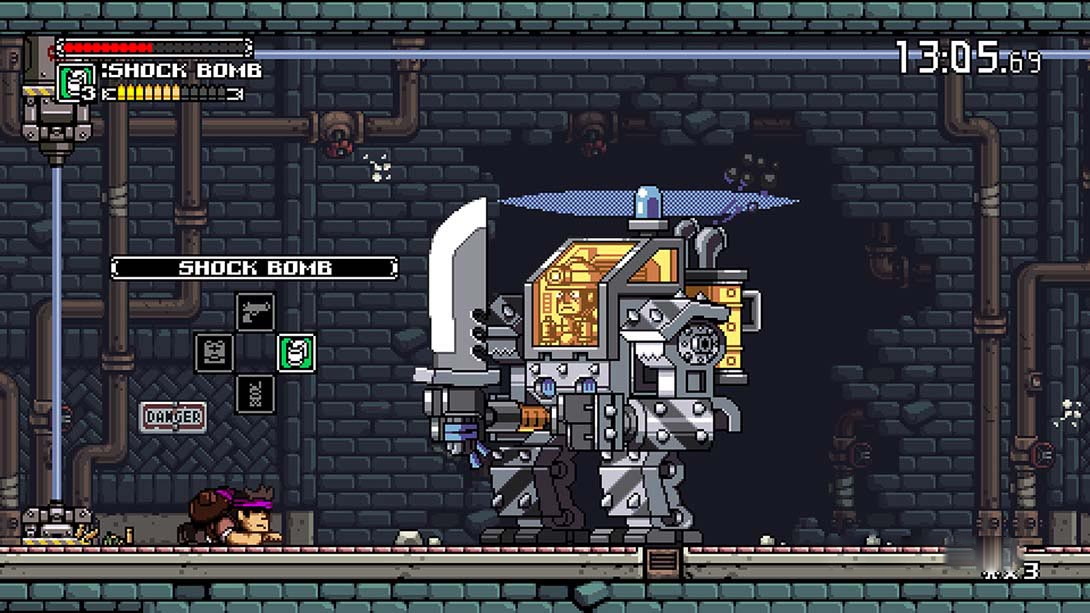Pick the medkit slot in the weapon wheel
Screen dimensions: 1090x613
[x=214, y=352]
